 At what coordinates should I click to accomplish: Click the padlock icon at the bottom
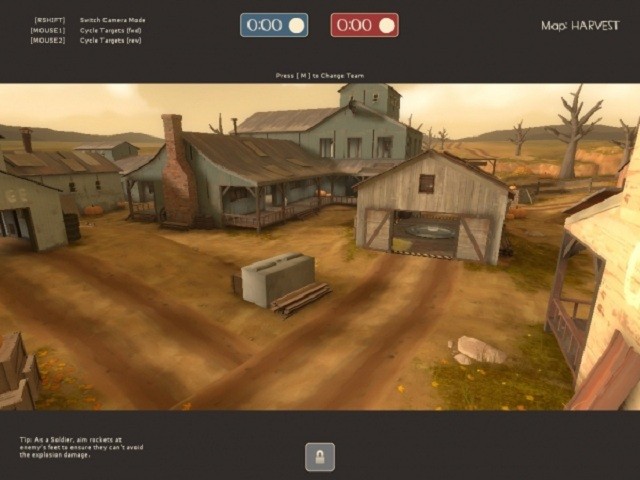(x=320, y=457)
